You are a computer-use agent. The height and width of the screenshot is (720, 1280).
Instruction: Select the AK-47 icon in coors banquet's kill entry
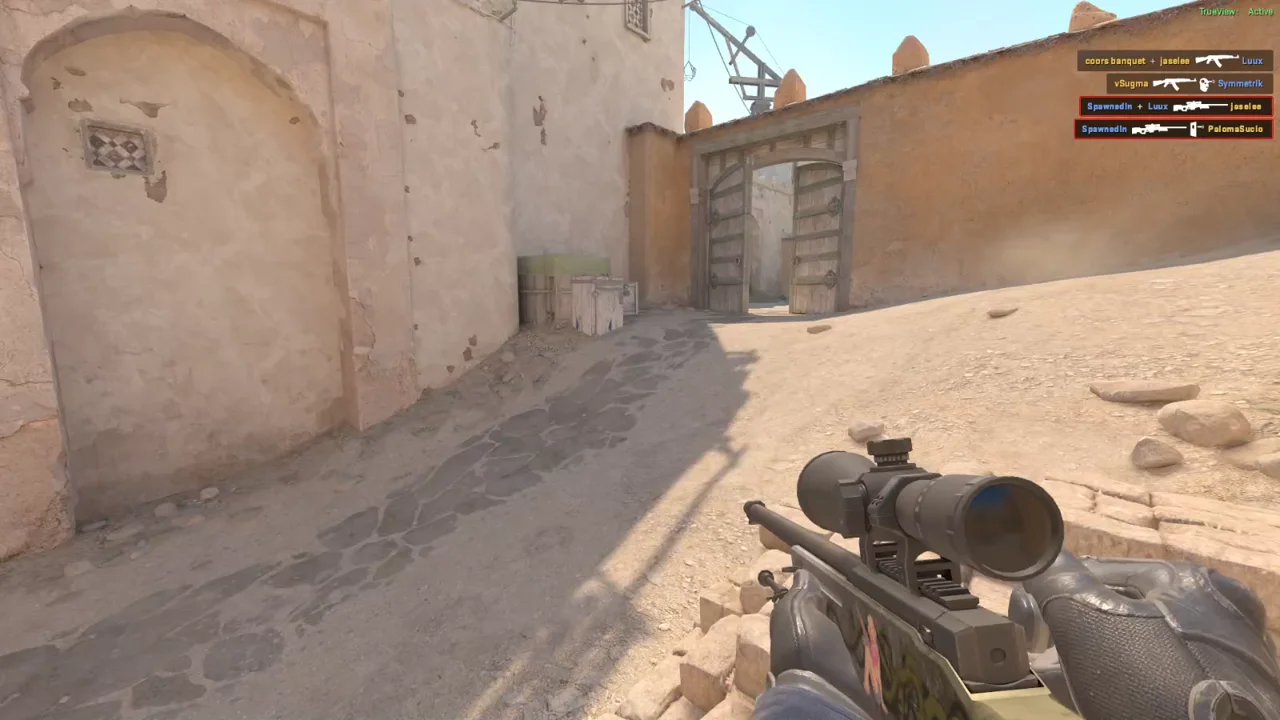point(1217,60)
